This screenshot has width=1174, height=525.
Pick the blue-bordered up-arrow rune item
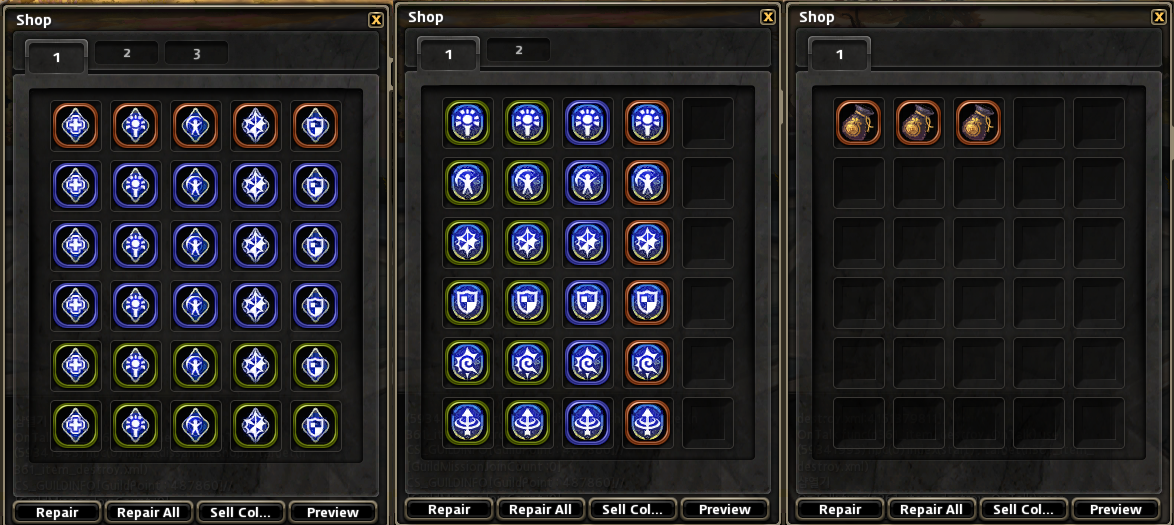coord(587,422)
